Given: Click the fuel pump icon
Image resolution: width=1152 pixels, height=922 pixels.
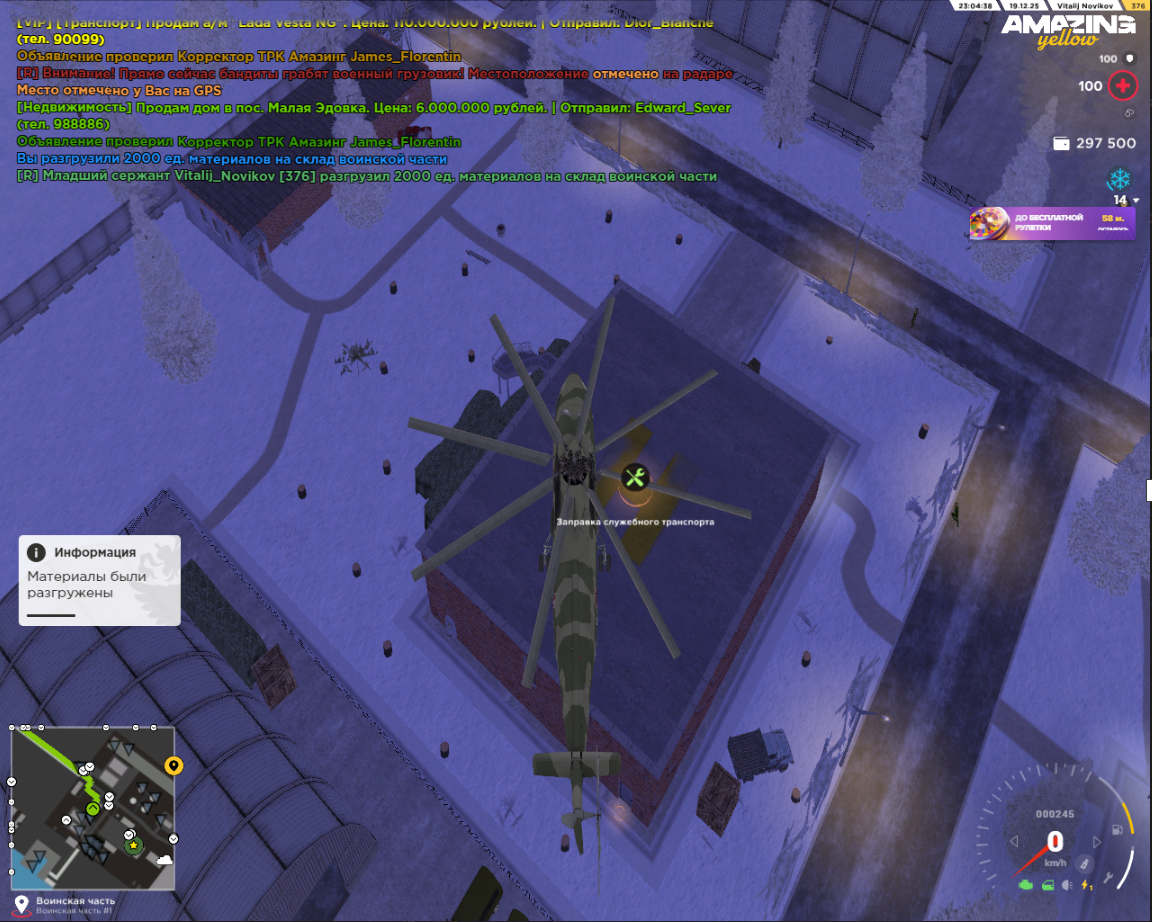Looking at the screenshot, I should (1115, 830).
